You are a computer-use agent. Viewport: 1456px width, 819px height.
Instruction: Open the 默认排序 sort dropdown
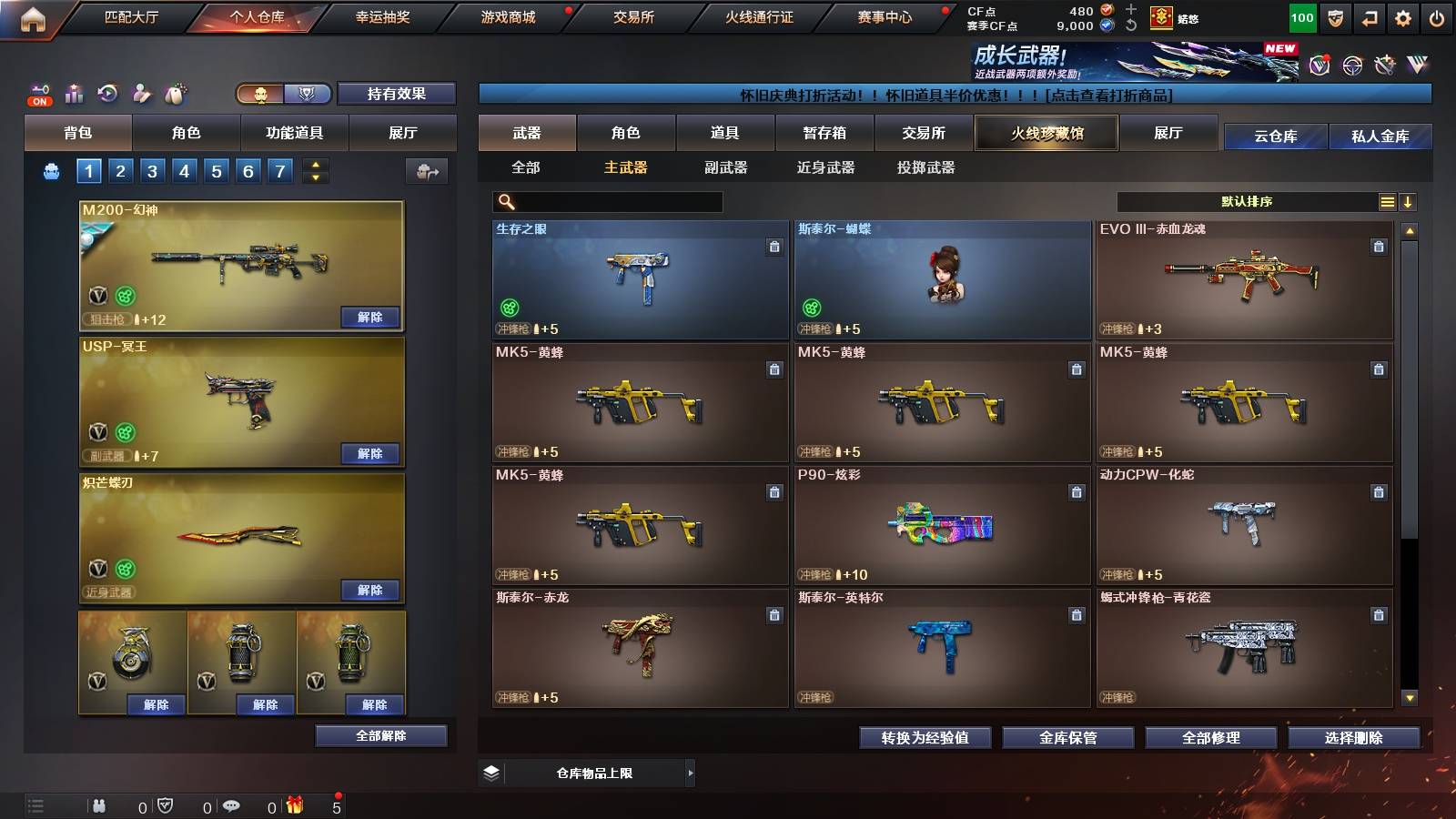[x=1247, y=201]
